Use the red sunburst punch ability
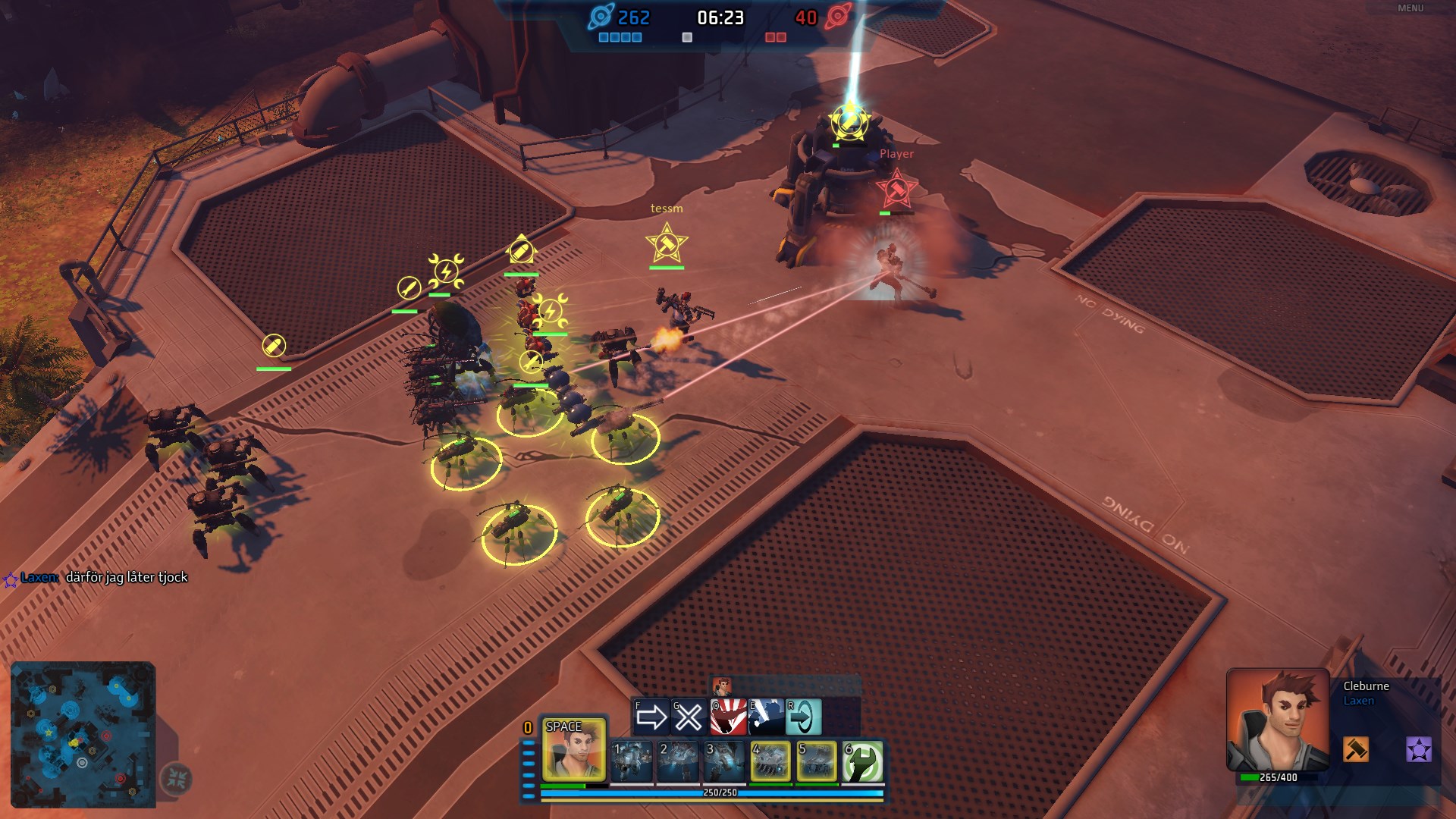 click(x=728, y=717)
